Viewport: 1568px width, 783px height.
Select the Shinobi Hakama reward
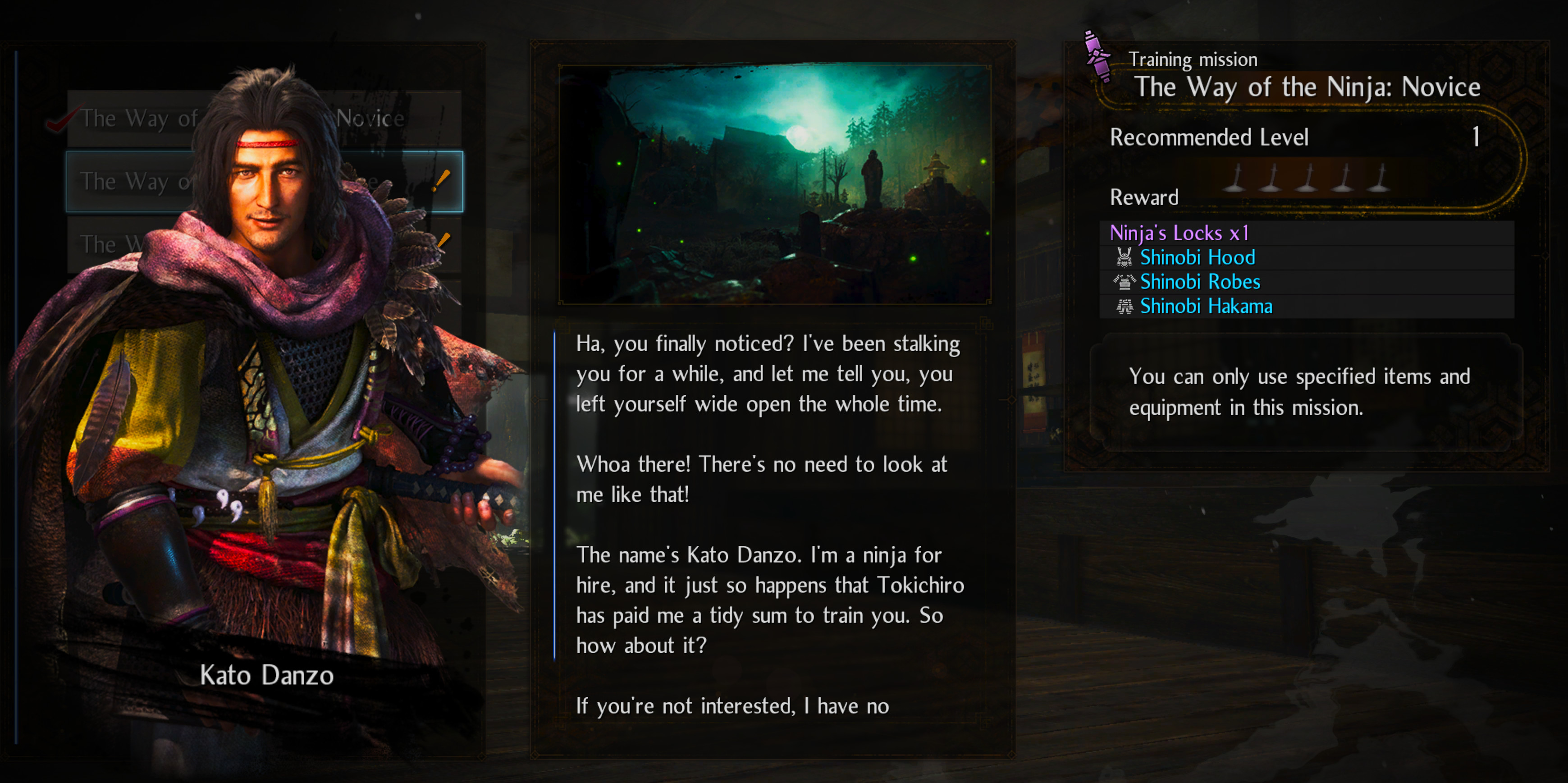1205,306
